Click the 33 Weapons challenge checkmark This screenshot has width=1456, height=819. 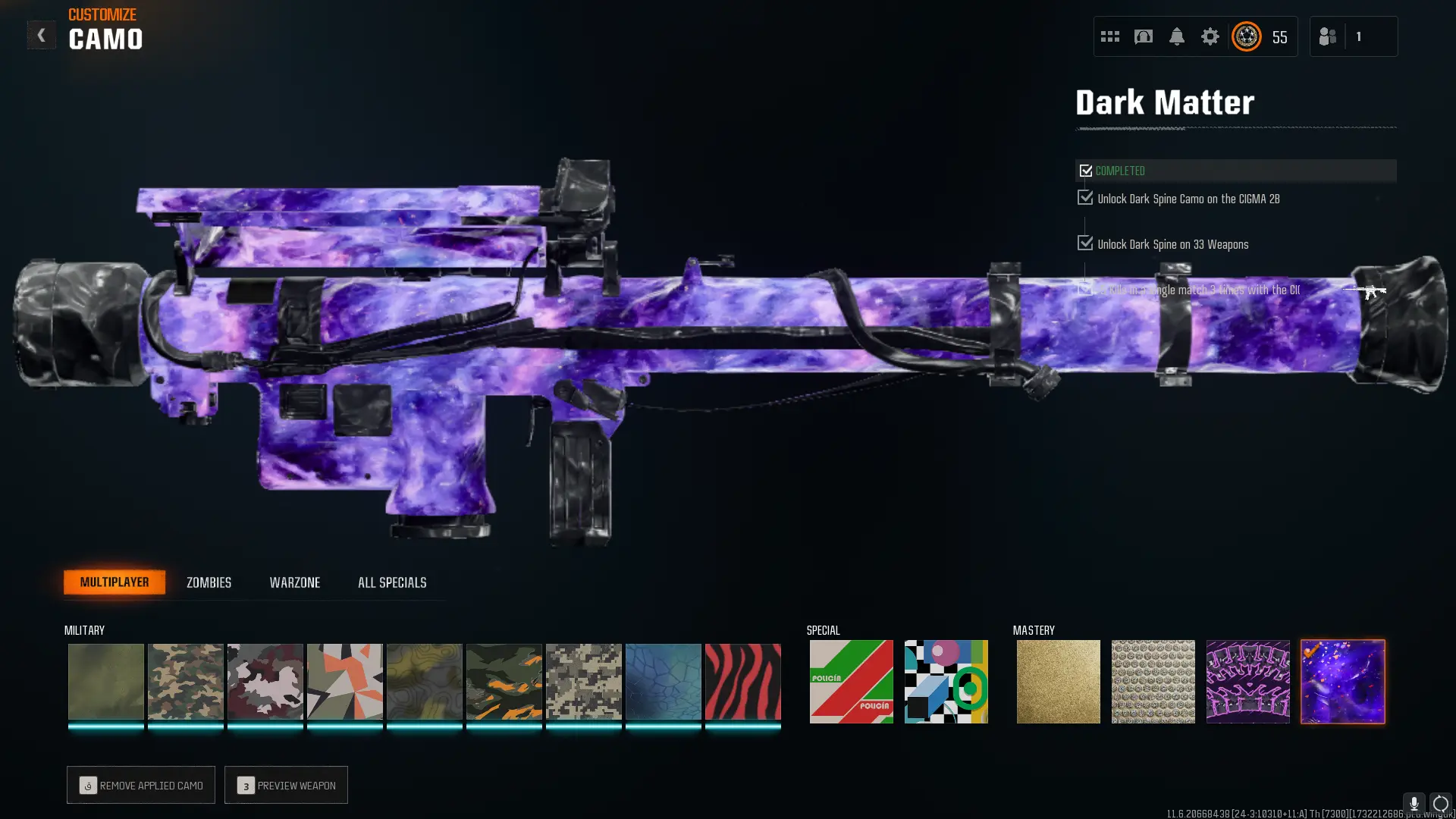(x=1085, y=243)
